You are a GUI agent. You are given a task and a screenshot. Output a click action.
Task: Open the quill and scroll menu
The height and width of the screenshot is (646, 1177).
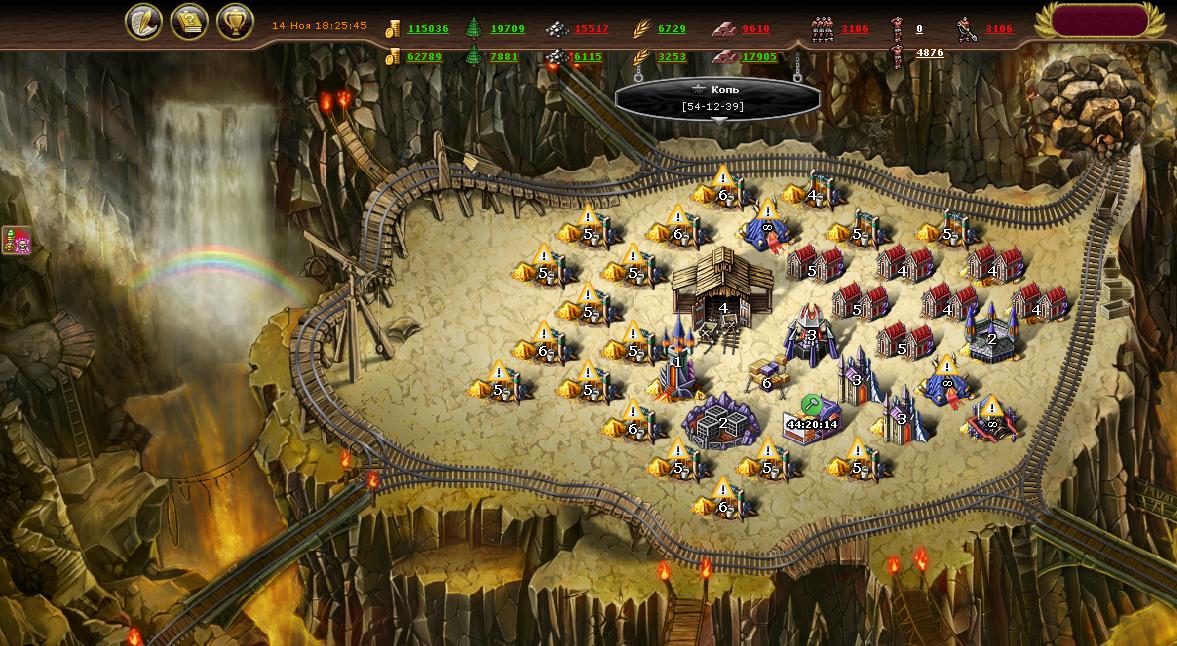tap(144, 21)
